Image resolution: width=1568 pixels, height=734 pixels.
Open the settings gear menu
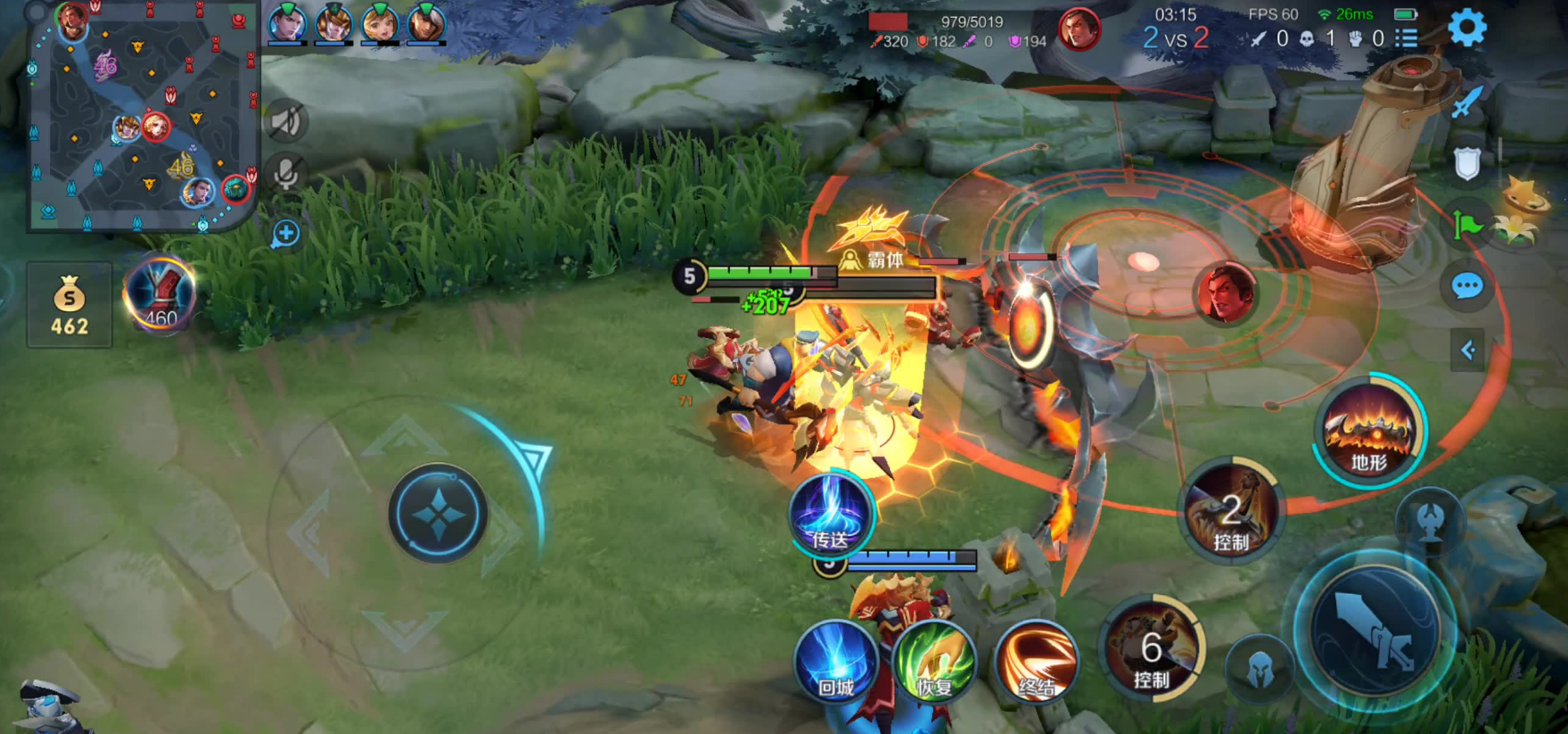[x=1466, y=29]
